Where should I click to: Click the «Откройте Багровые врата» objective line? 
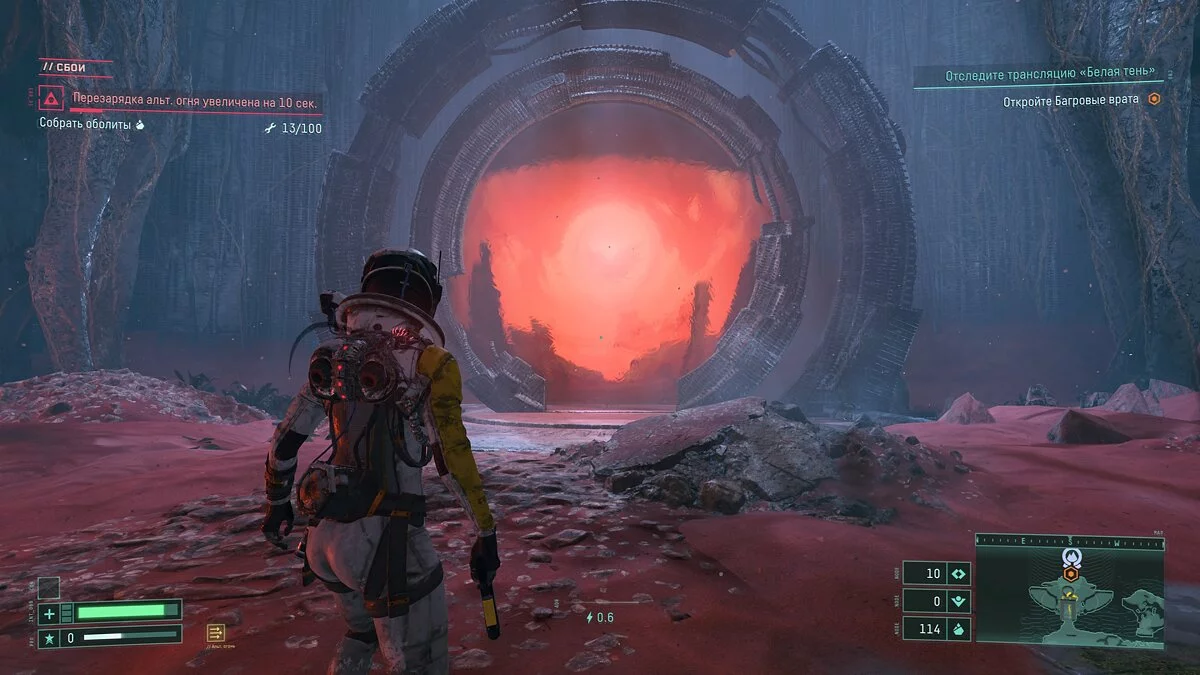(x=1073, y=100)
